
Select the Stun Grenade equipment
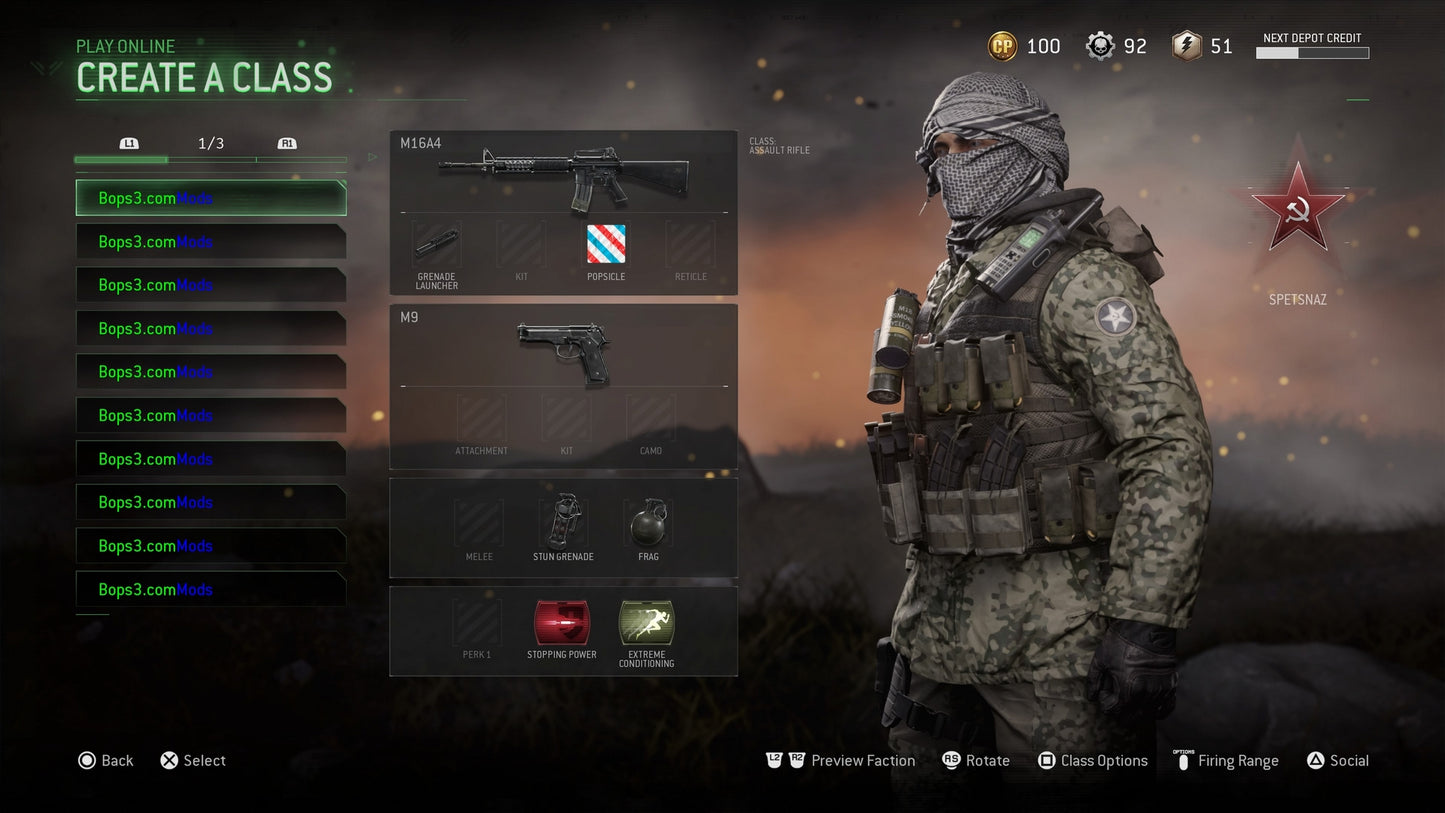click(x=563, y=520)
